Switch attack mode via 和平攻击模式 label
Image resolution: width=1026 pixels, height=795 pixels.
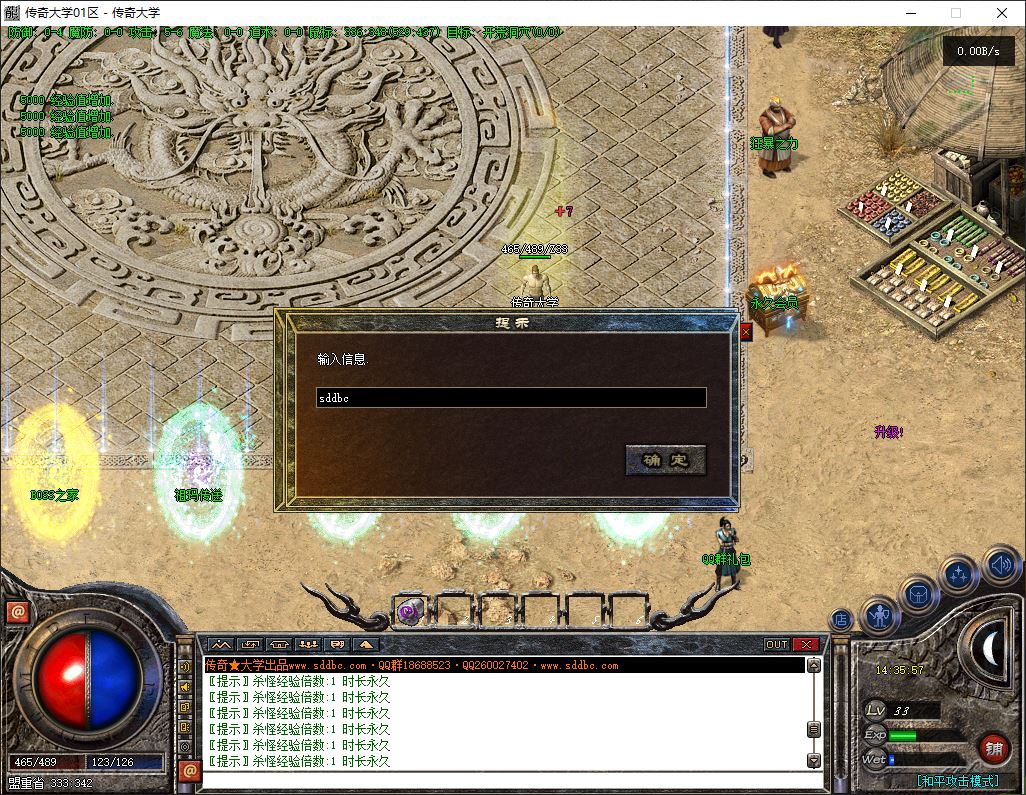957,781
